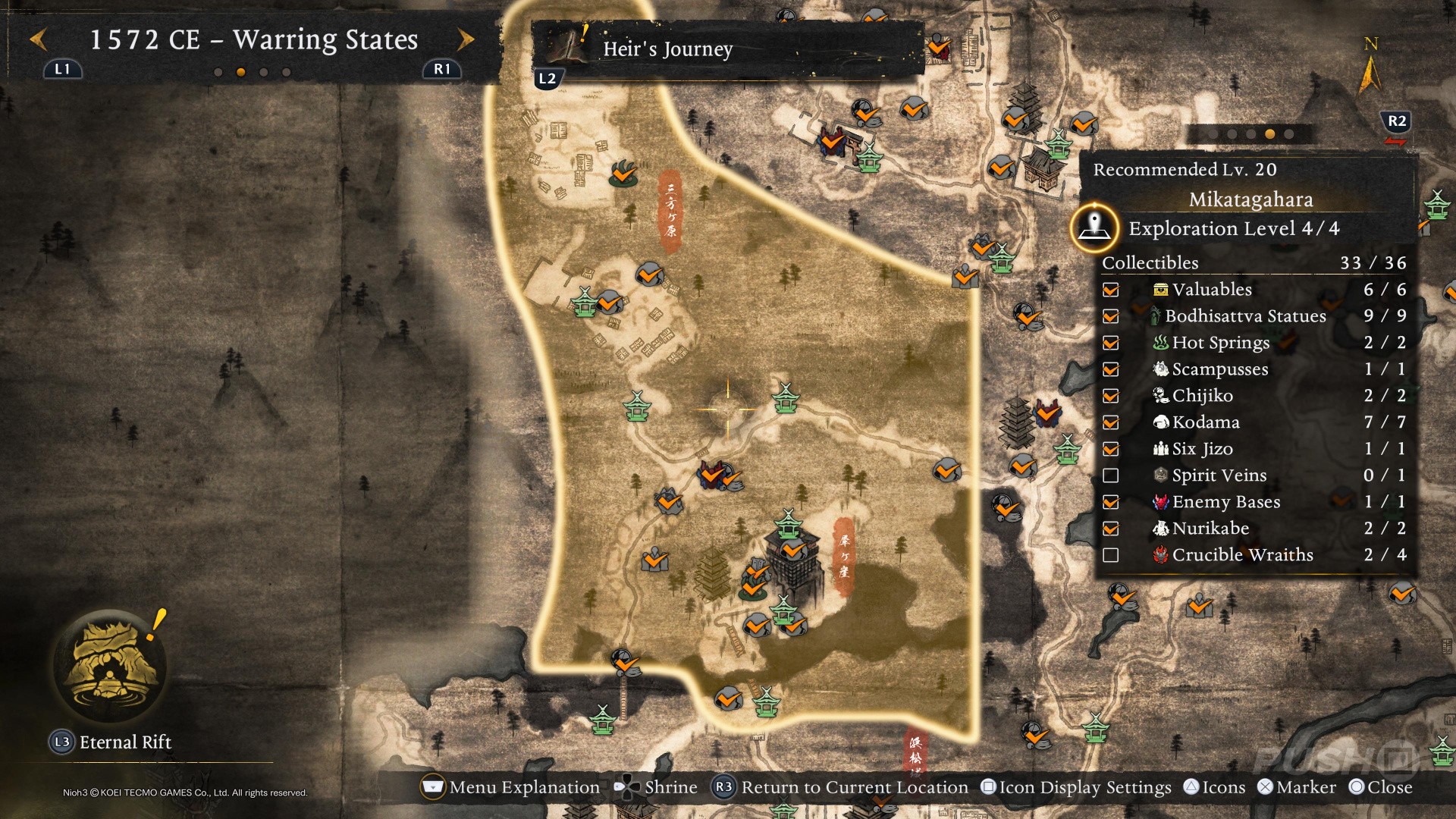The height and width of the screenshot is (819, 1456).
Task: Enable the Spirit Veins filter
Action: [1111, 475]
